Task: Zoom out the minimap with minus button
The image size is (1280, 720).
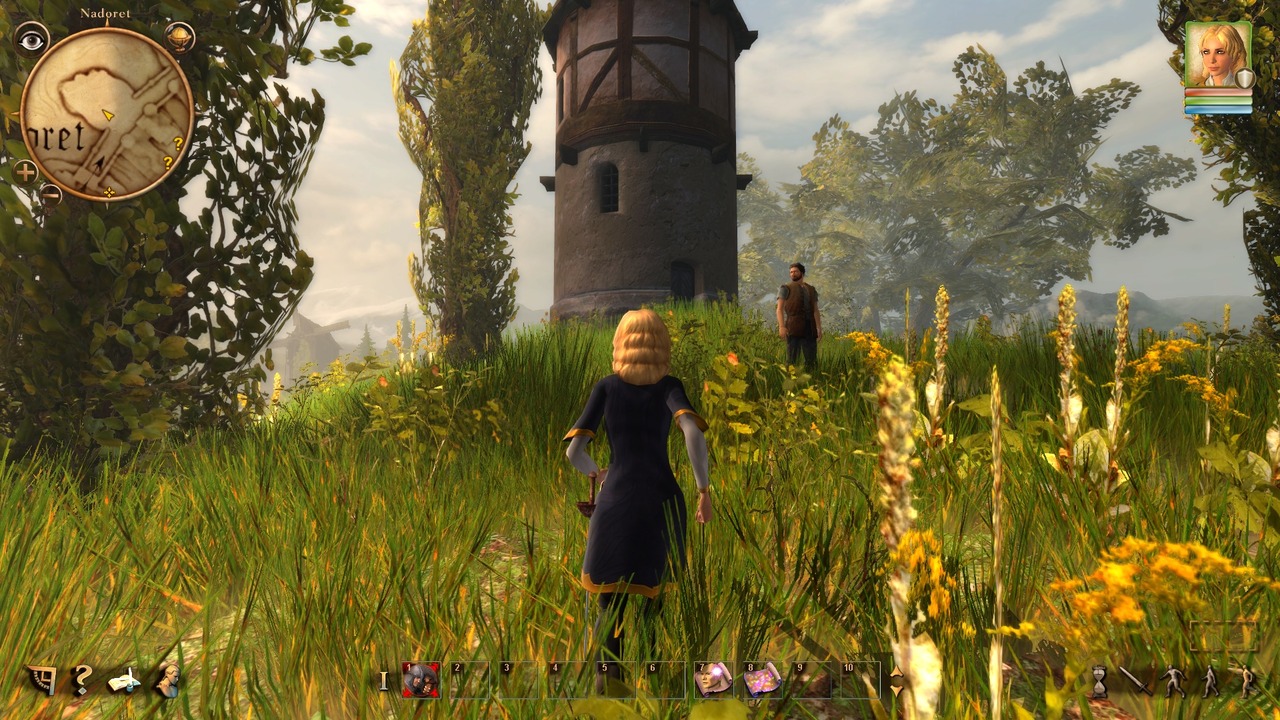Action: tap(50, 195)
